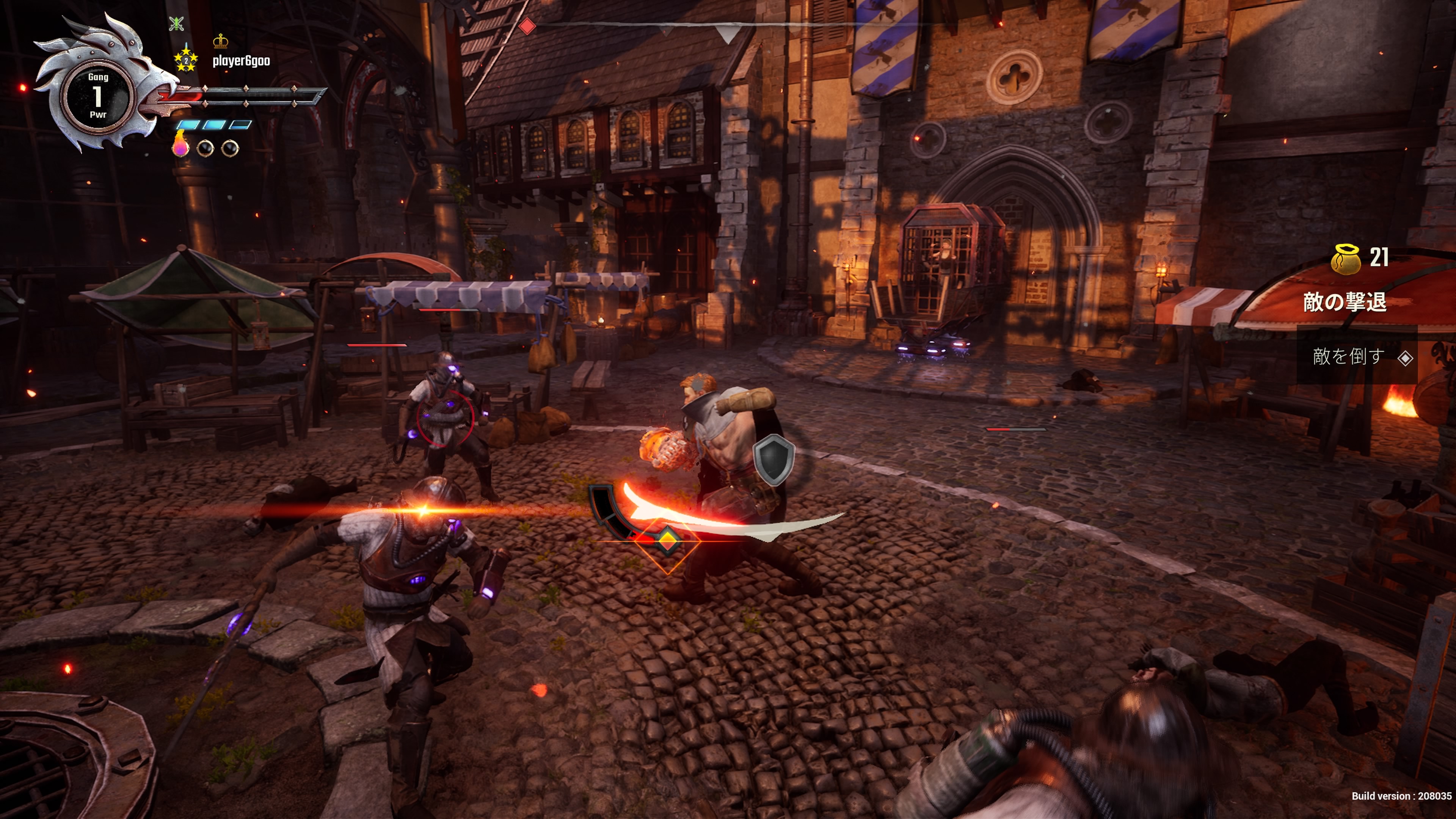Viewport: 1456px width, 819px height.
Task: Select the 敵を倒す objective entry
Action: click(x=1349, y=357)
